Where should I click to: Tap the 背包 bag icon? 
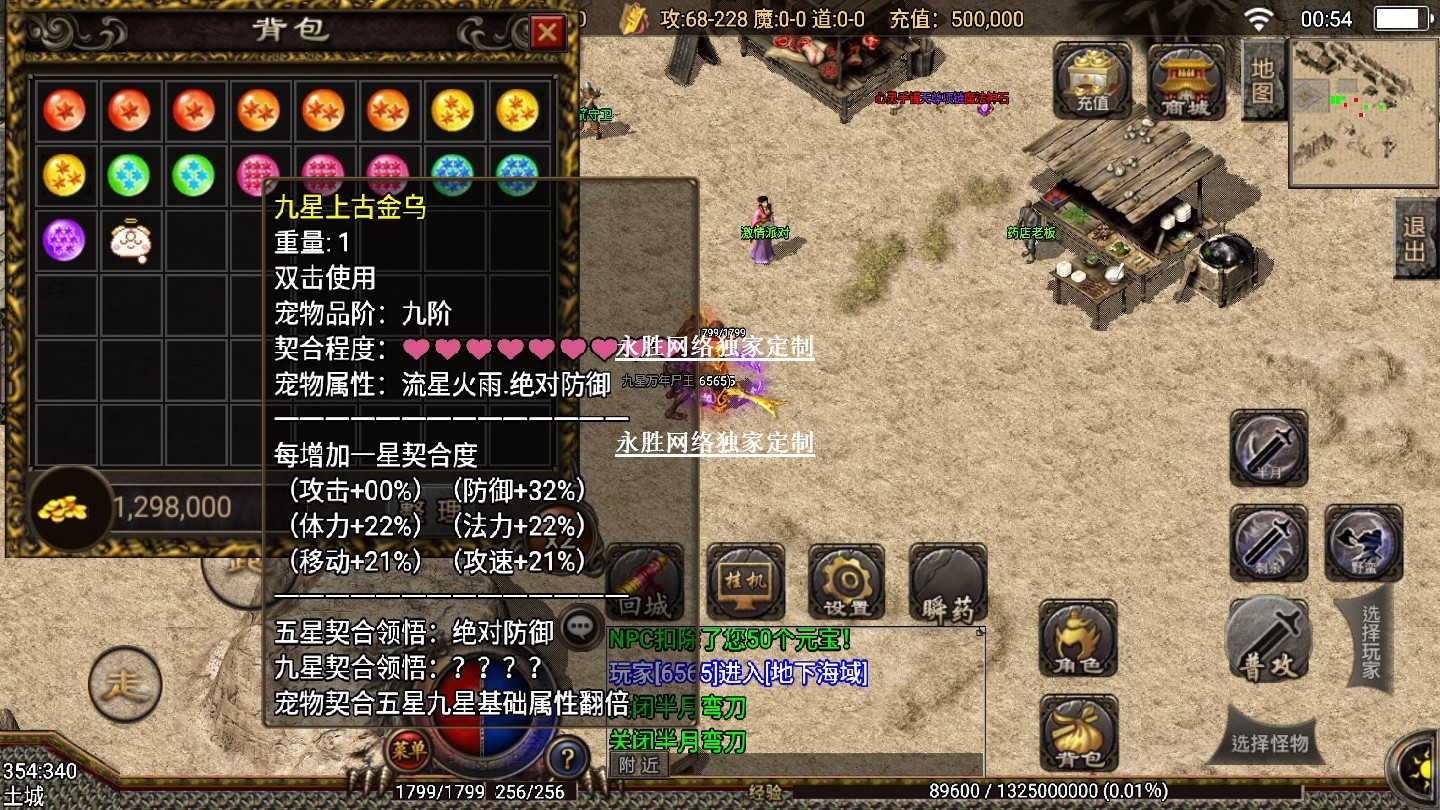pos(1078,732)
